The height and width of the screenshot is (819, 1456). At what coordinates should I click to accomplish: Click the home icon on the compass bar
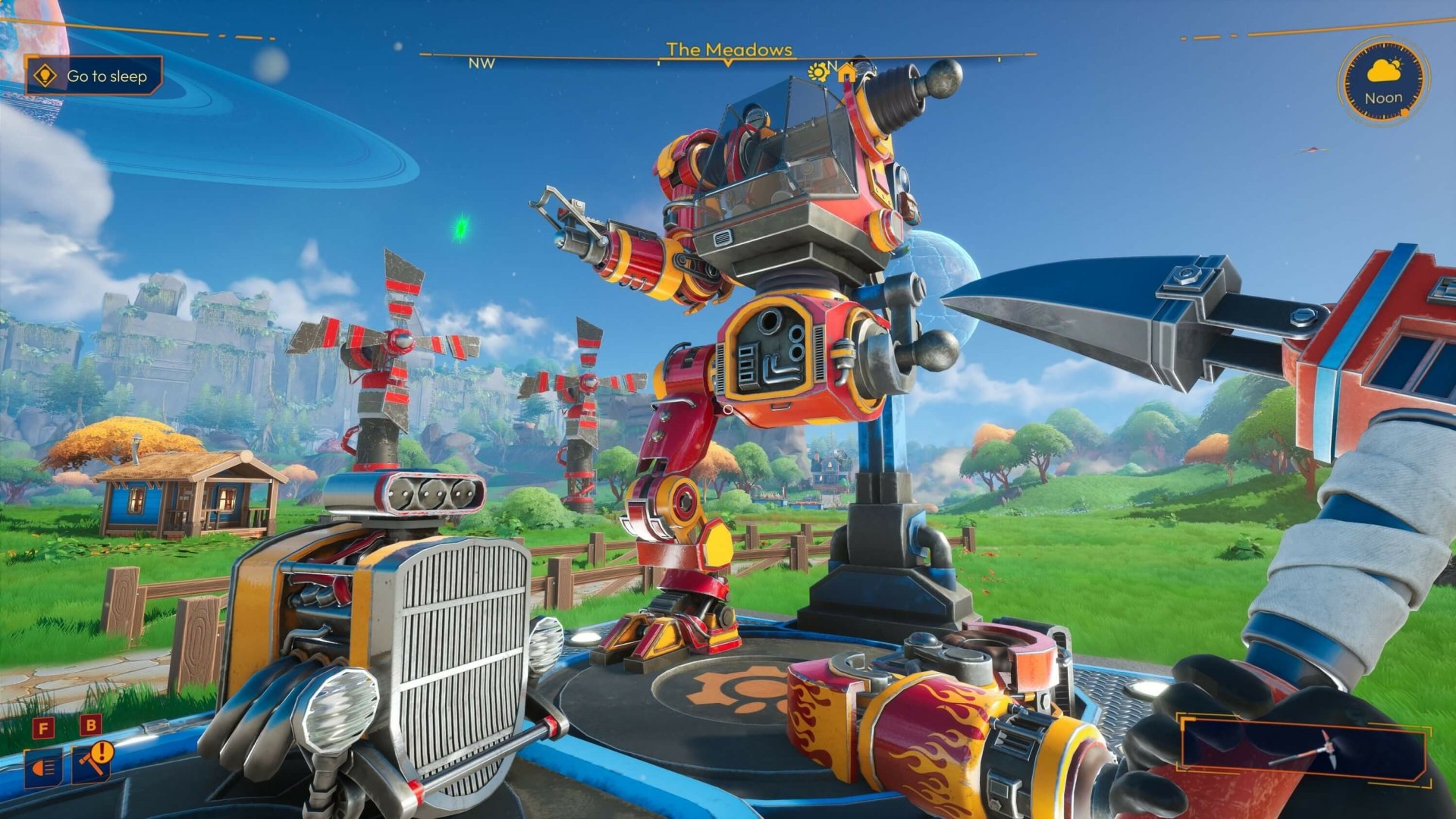coord(847,72)
